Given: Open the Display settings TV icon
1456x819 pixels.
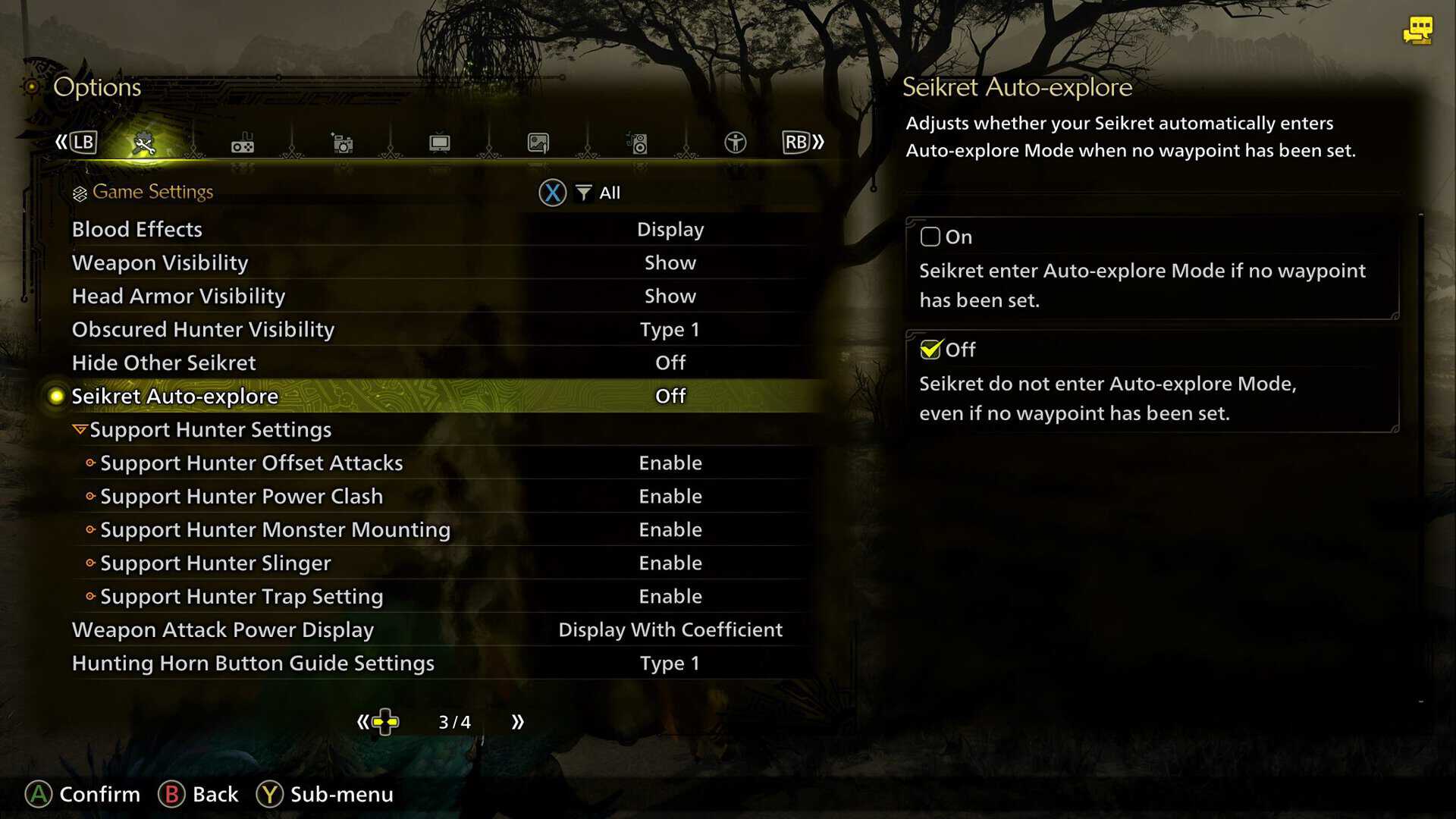Looking at the screenshot, I should (x=438, y=143).
